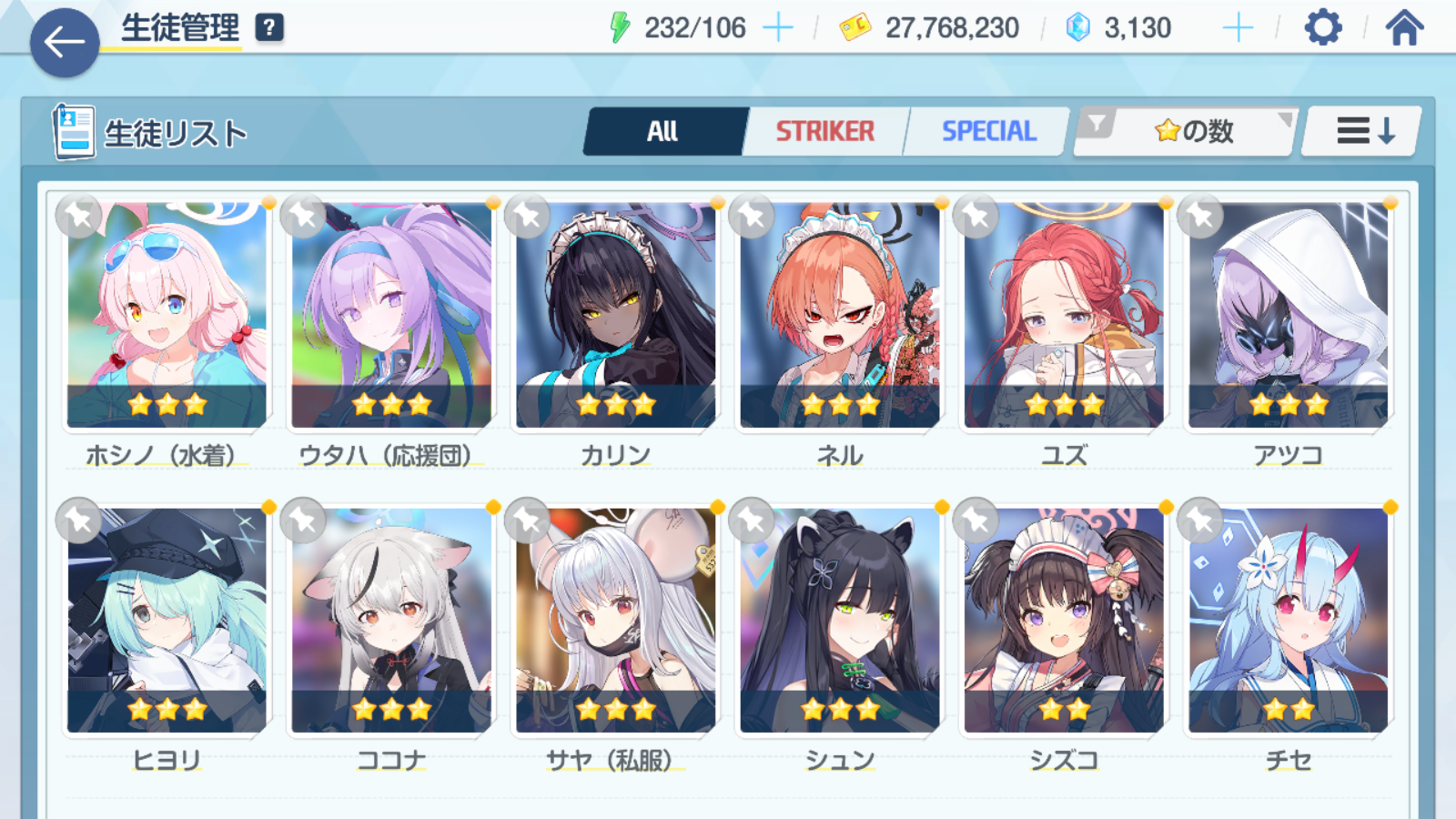Return to the home screen
This screenshot has width=1456, height=819.
coord(1404,28)
